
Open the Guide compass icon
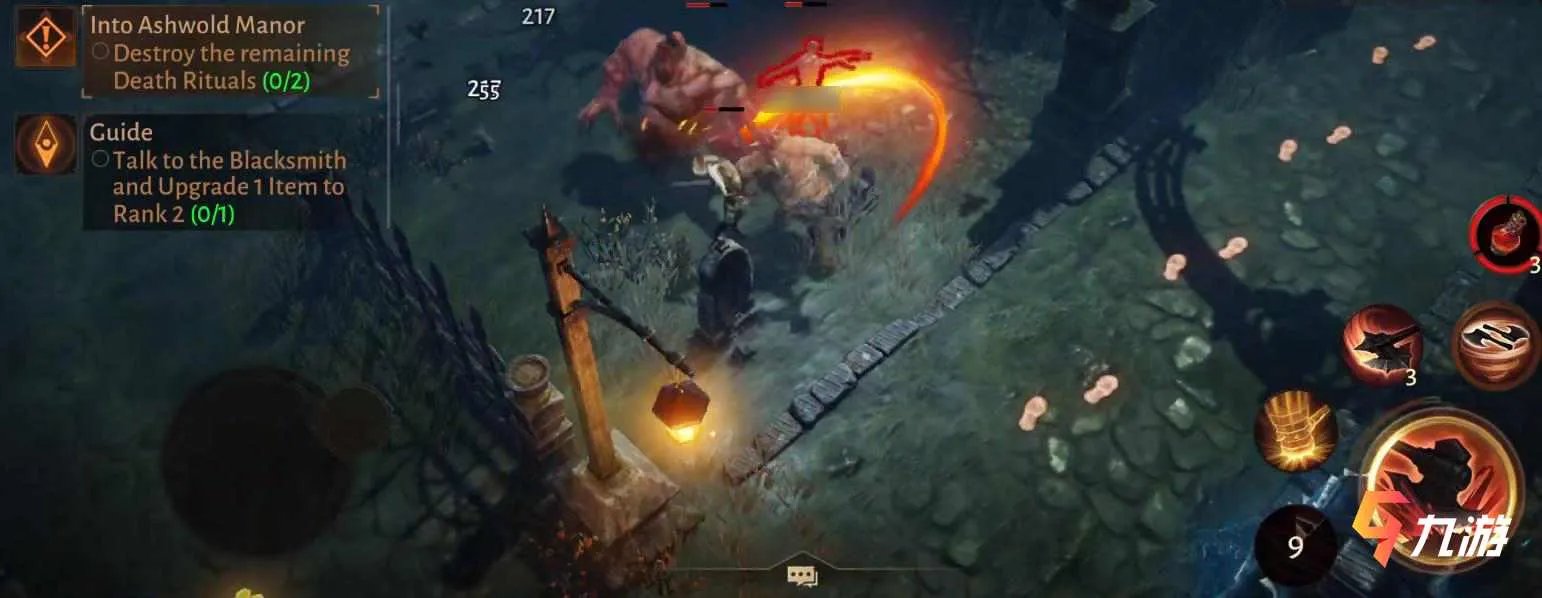click(46, 145)
